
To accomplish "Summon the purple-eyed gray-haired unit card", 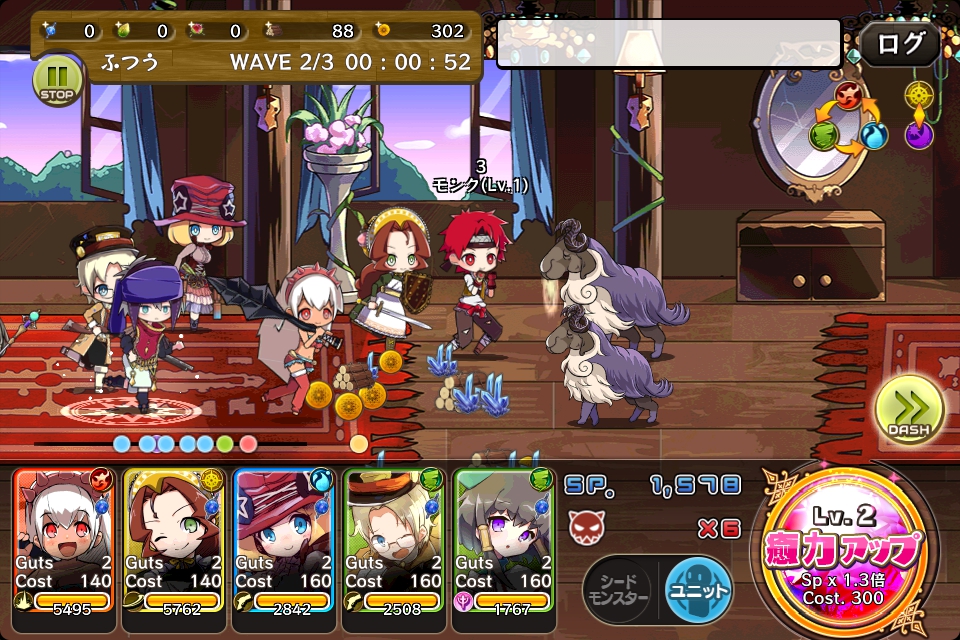I will 504,540.
